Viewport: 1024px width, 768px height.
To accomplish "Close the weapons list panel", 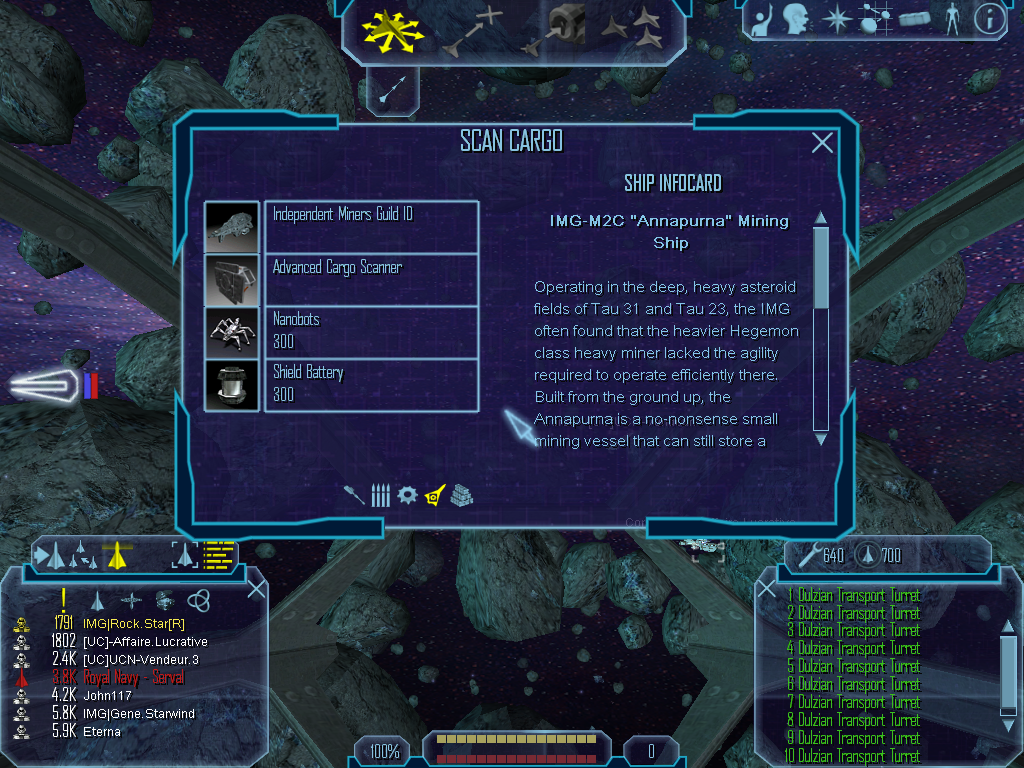I will click(767, 590).
